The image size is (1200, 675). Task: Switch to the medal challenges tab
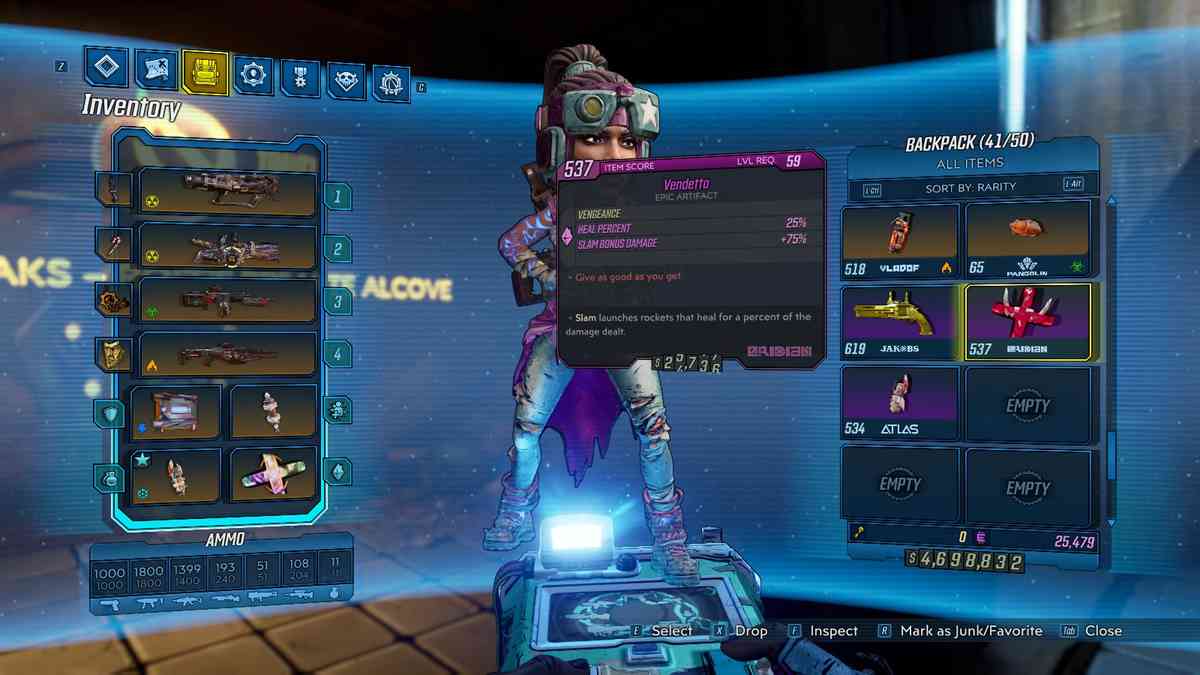(299, 77)
